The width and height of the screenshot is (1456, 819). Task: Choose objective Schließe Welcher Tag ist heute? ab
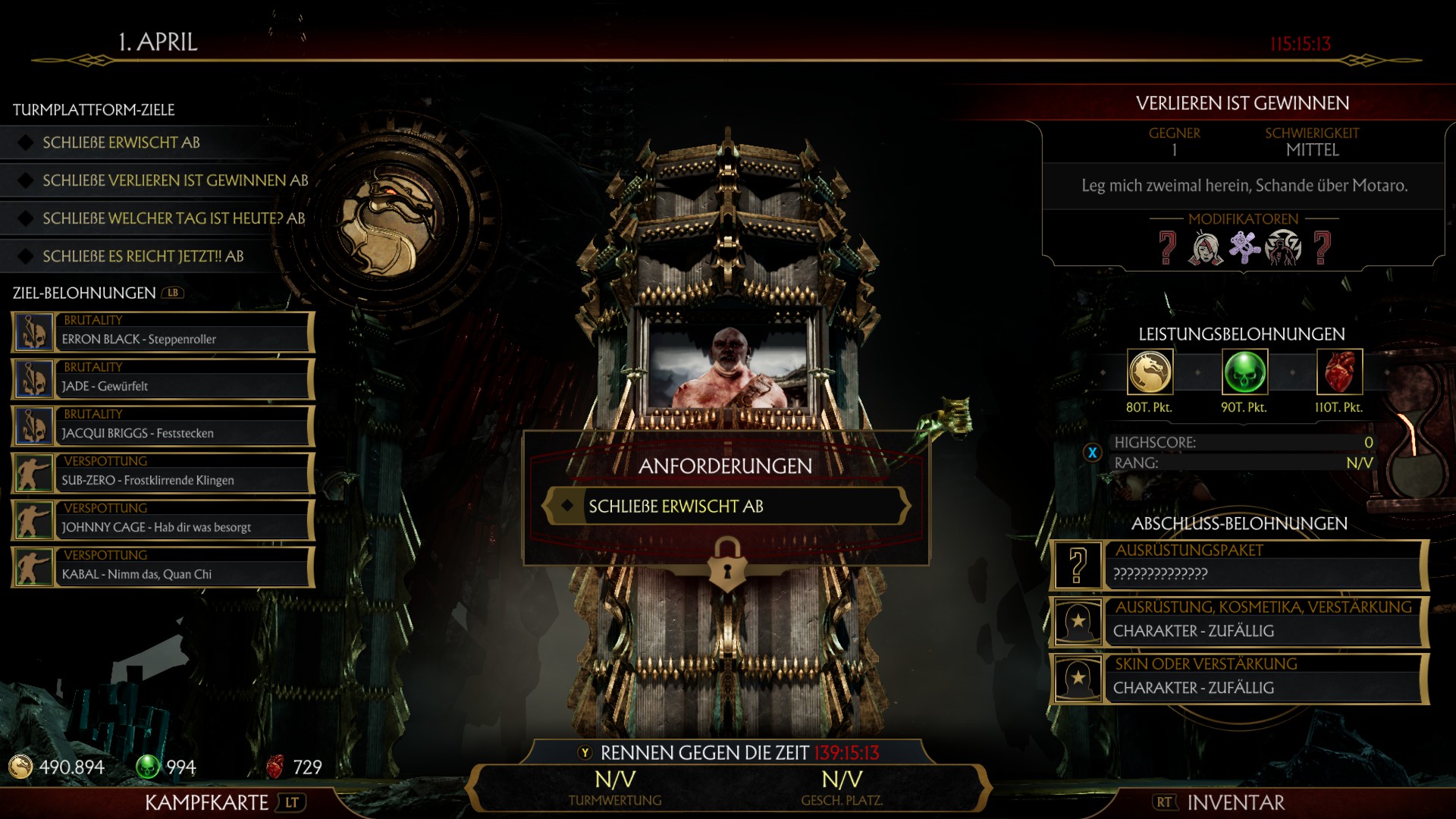pyautogui.click(x=174, y=218)
